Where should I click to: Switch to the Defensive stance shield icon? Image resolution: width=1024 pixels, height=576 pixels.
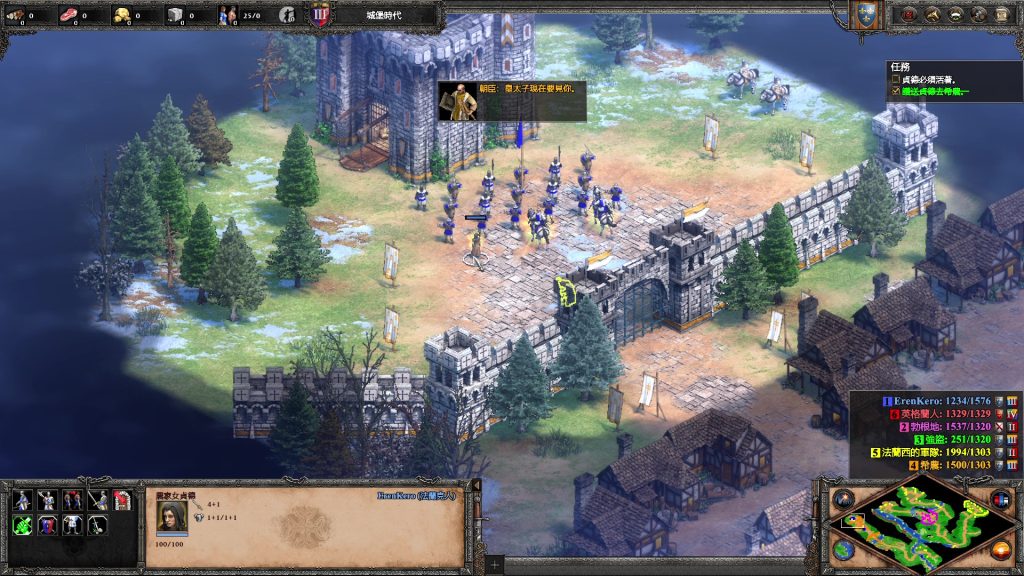point(46,525)
